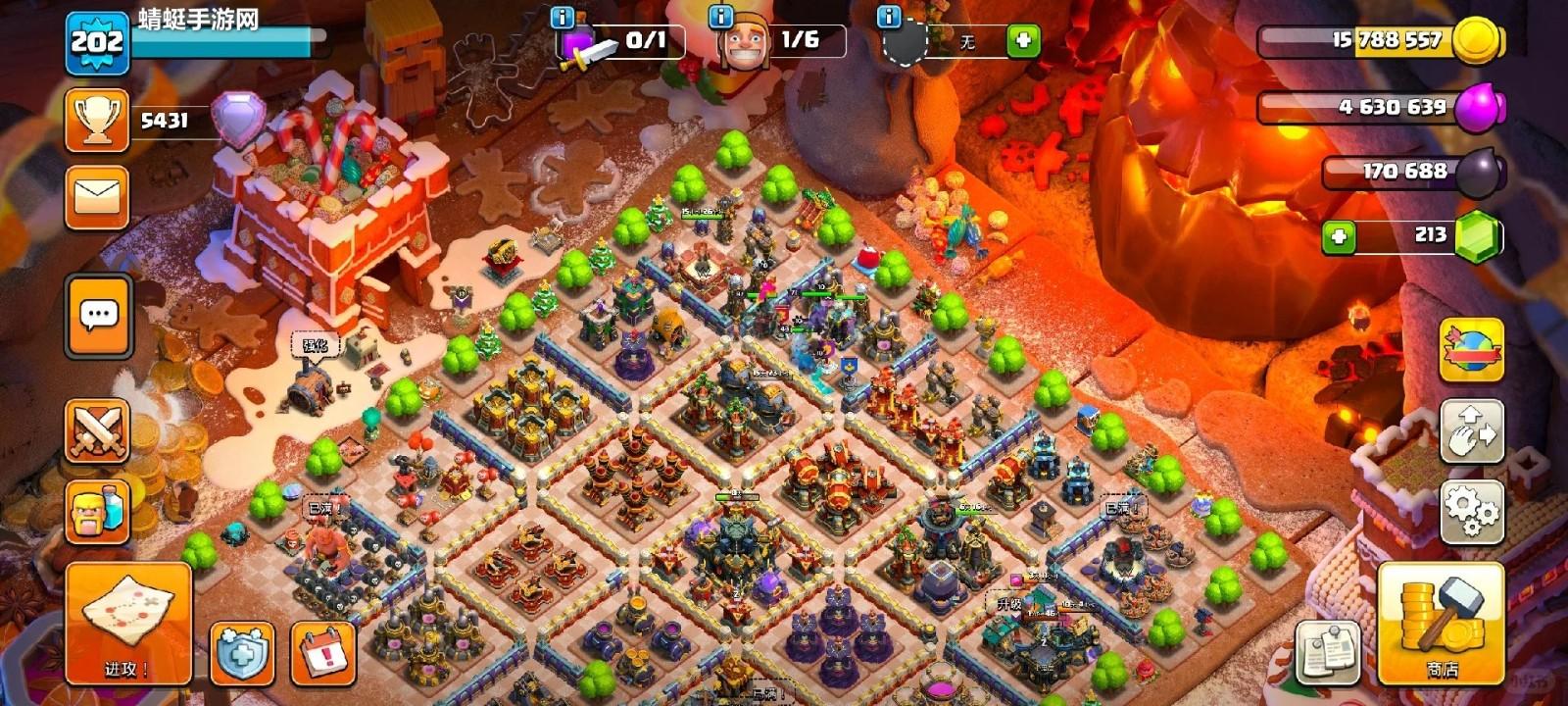Viewport: 1568px width, 706px height.
Task: Open the events calendar button
Action: point(323,652)
